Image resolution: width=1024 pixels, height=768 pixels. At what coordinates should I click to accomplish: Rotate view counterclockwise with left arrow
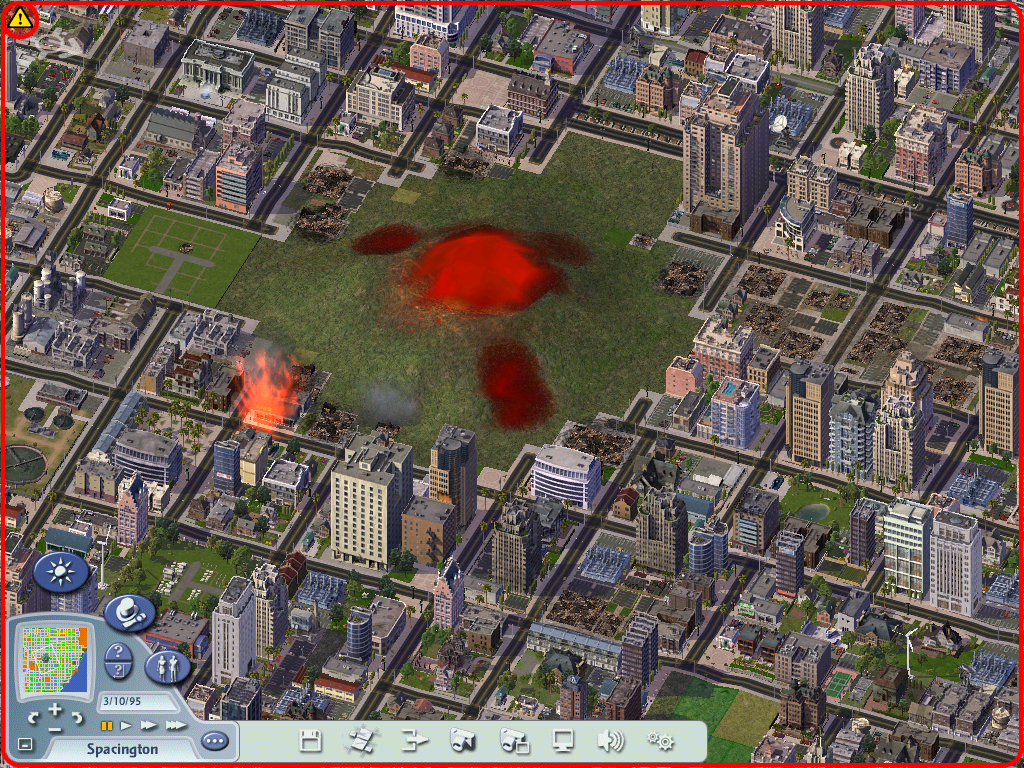[x=33, y=717]
